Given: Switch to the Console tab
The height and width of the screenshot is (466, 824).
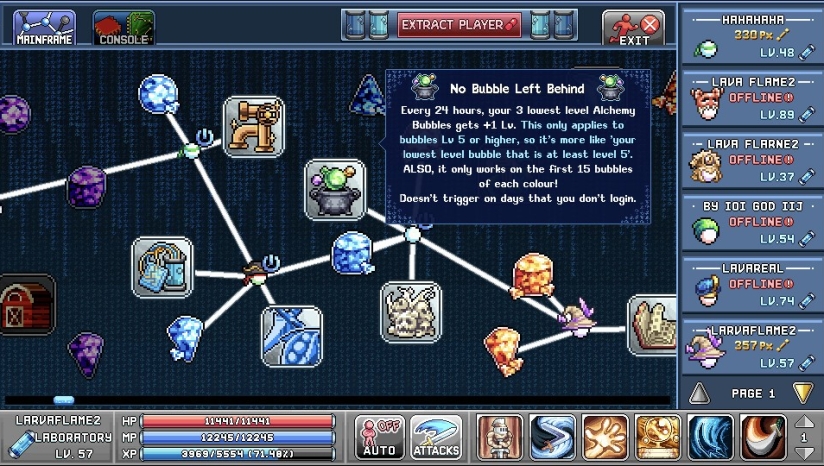Looking at the screenshot, I should coord(123,27).
